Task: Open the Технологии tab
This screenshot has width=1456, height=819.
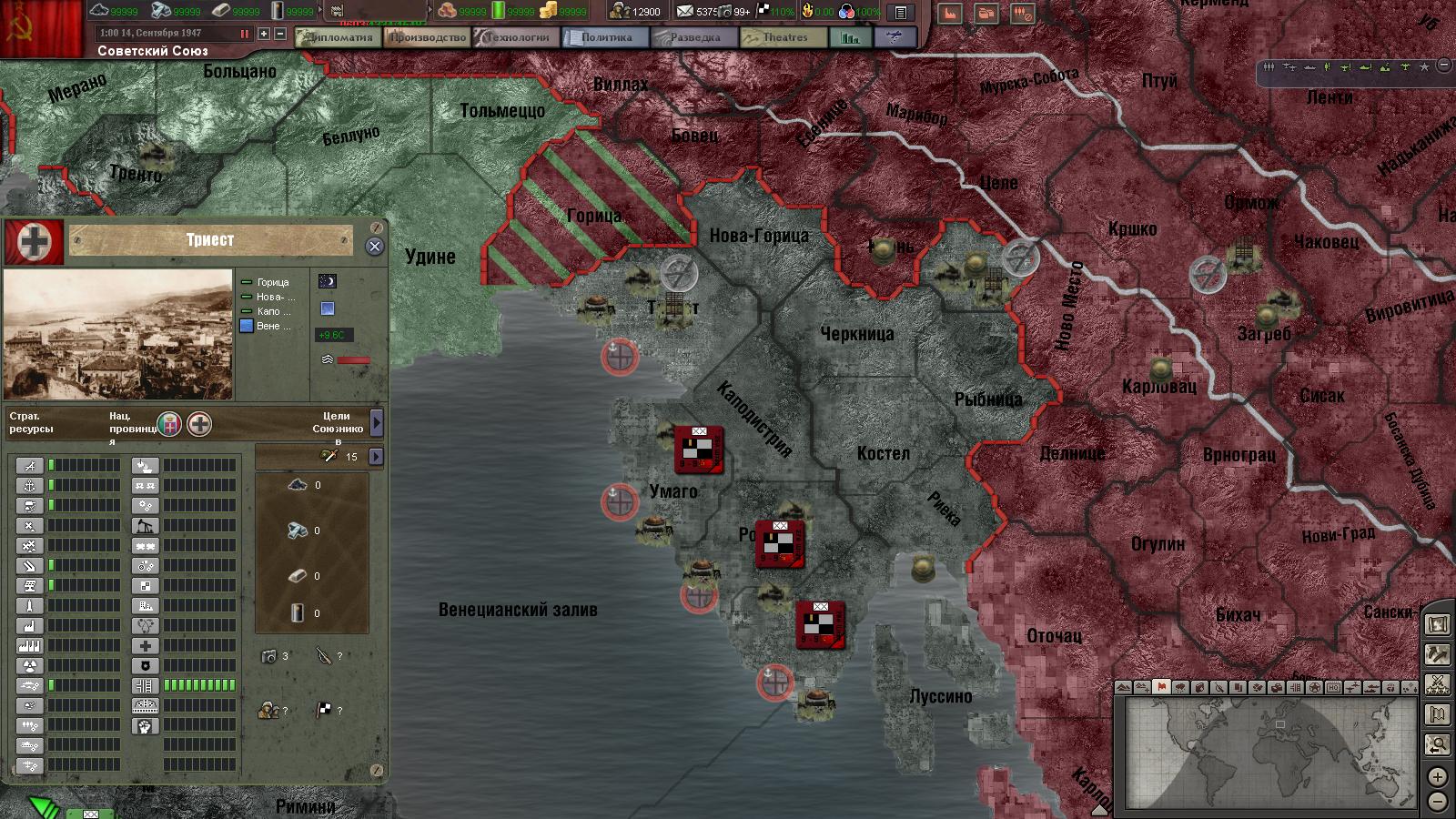Action: 516,37
